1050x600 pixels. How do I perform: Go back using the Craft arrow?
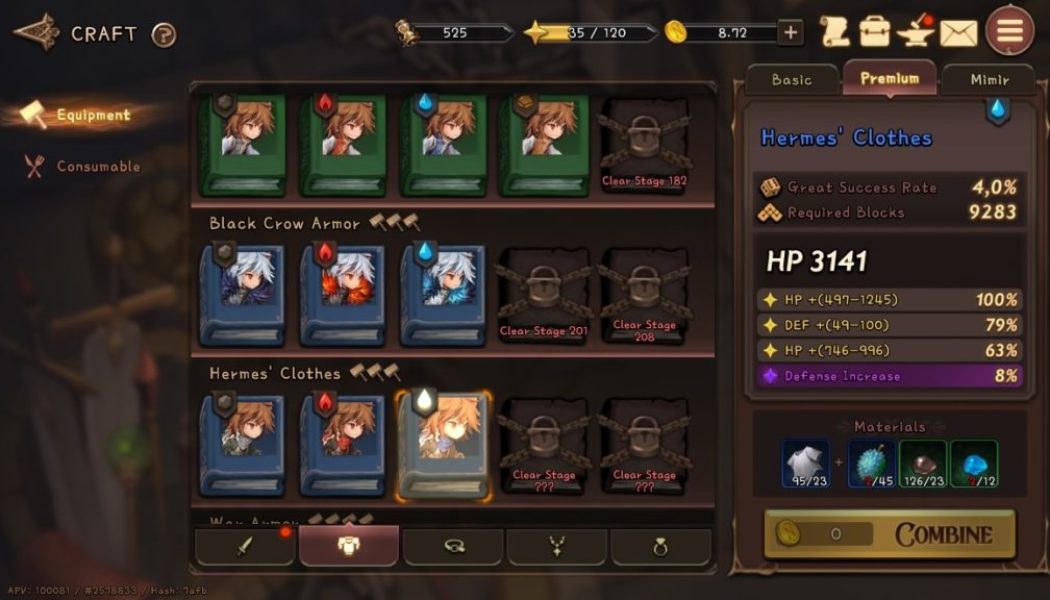click(x=36, y=33)
